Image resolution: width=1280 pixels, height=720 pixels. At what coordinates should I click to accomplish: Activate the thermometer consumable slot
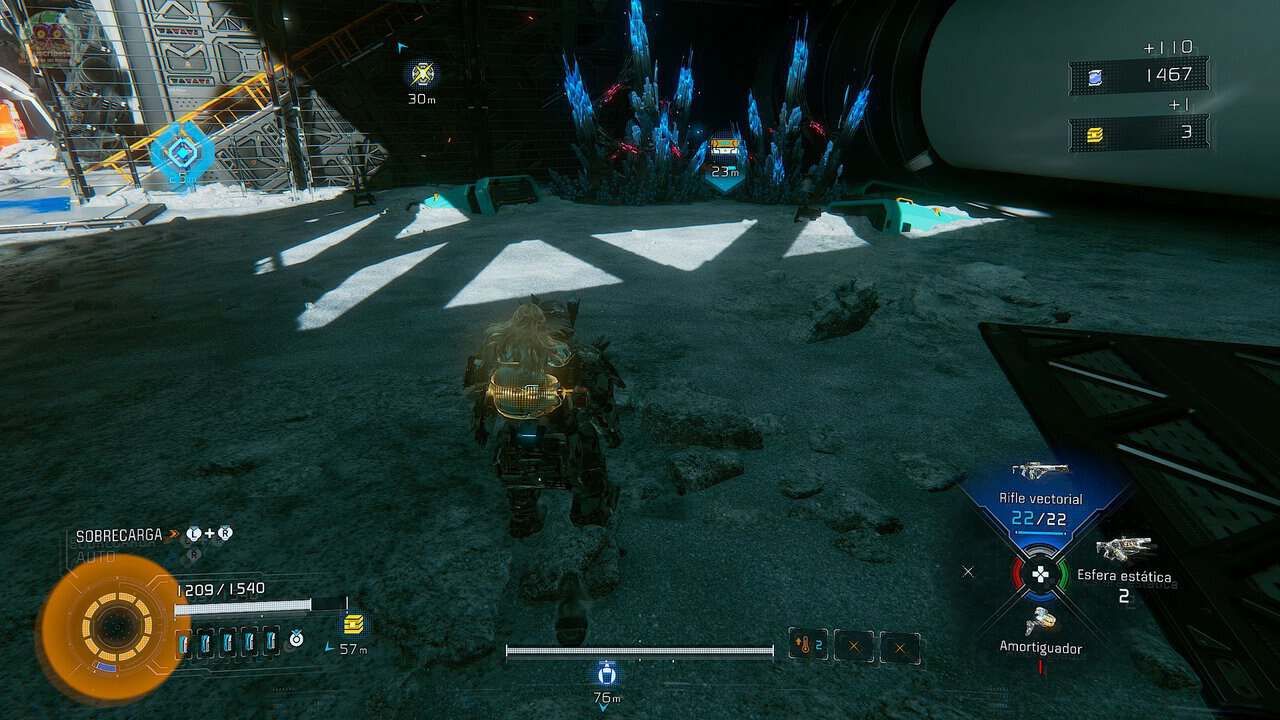808,646
